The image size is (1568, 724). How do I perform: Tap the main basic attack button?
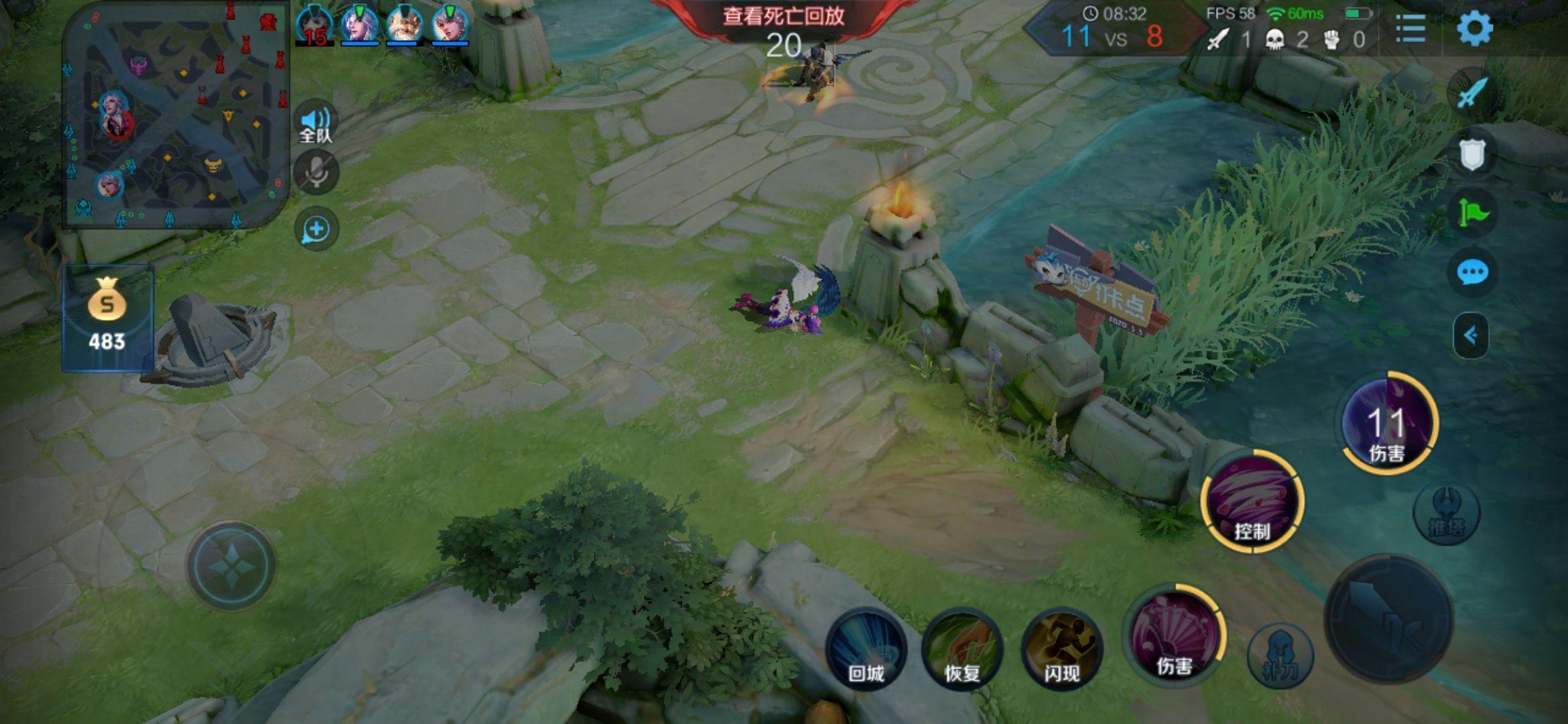pos(1388,618)
